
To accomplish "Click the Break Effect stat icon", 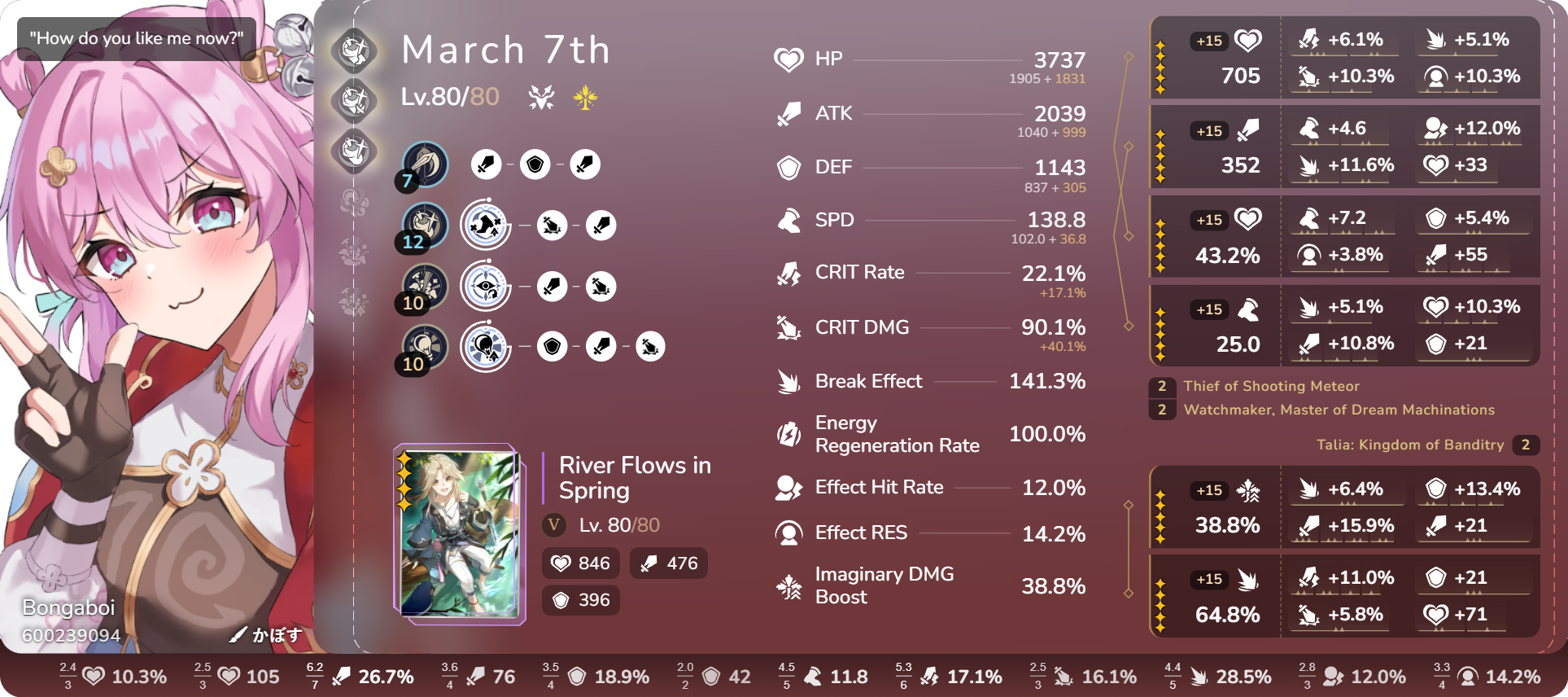I will coord(788,381).
